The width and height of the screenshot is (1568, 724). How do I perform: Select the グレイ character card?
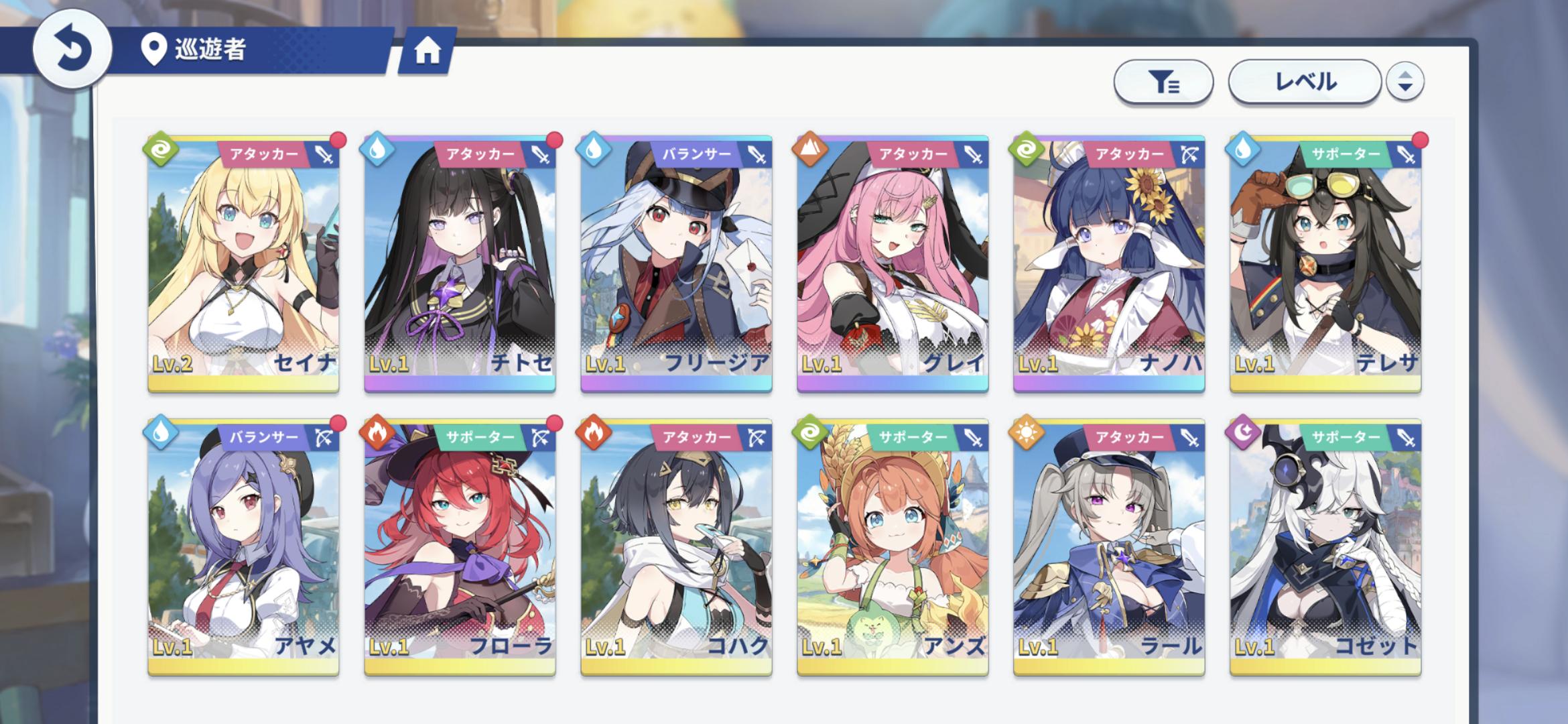point(893,263)
